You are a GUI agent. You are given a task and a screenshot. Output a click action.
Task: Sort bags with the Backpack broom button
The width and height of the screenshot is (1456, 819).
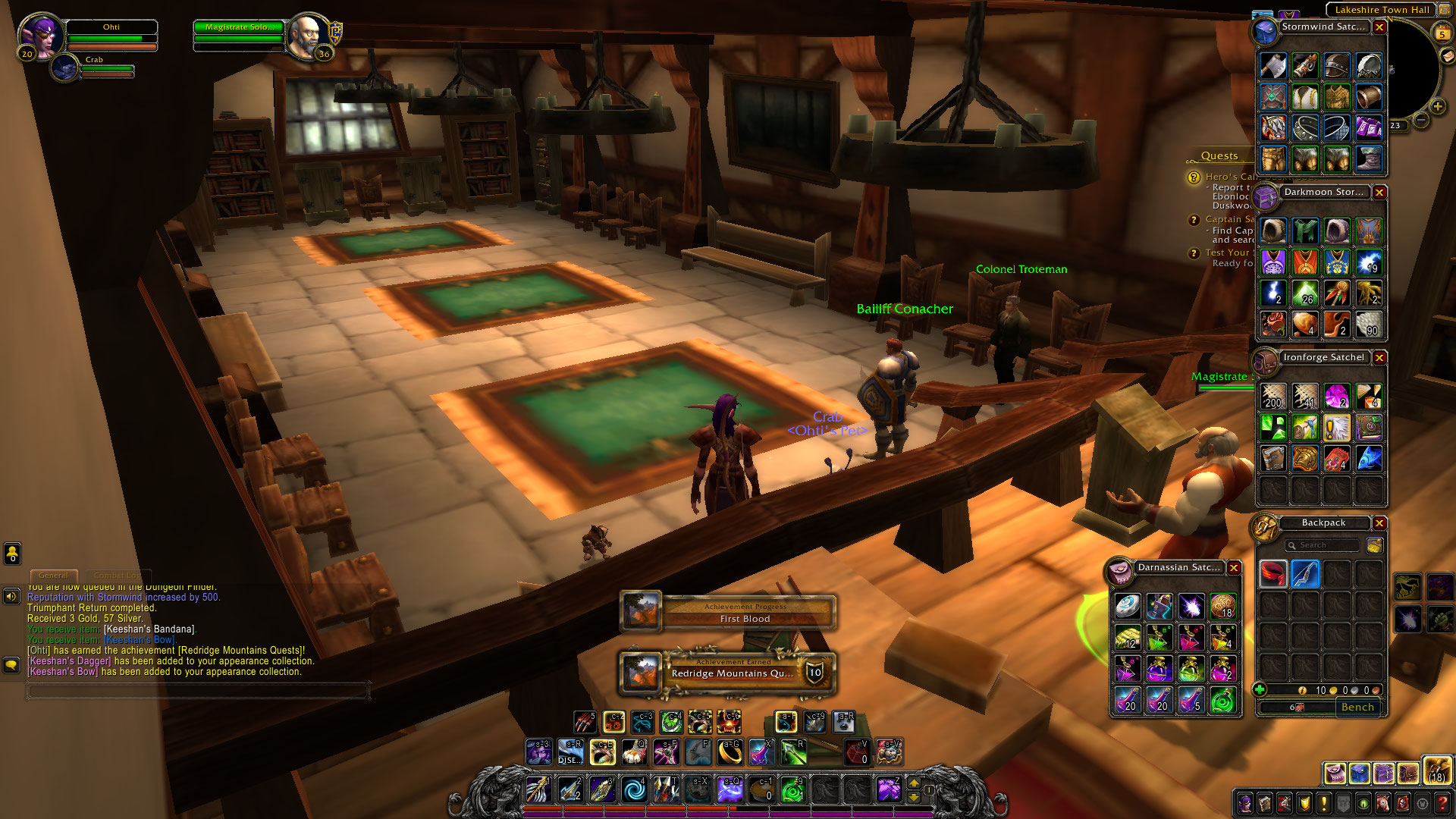click(x=1373, y=545)
